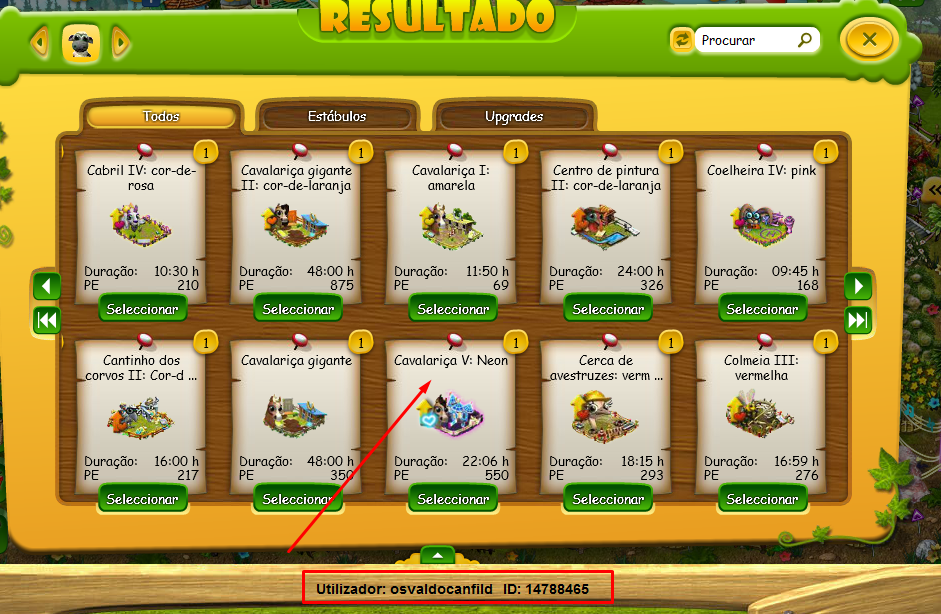The image size is (941, 614).
Task: Click the Procurar search field
Action: coord(746,41)
